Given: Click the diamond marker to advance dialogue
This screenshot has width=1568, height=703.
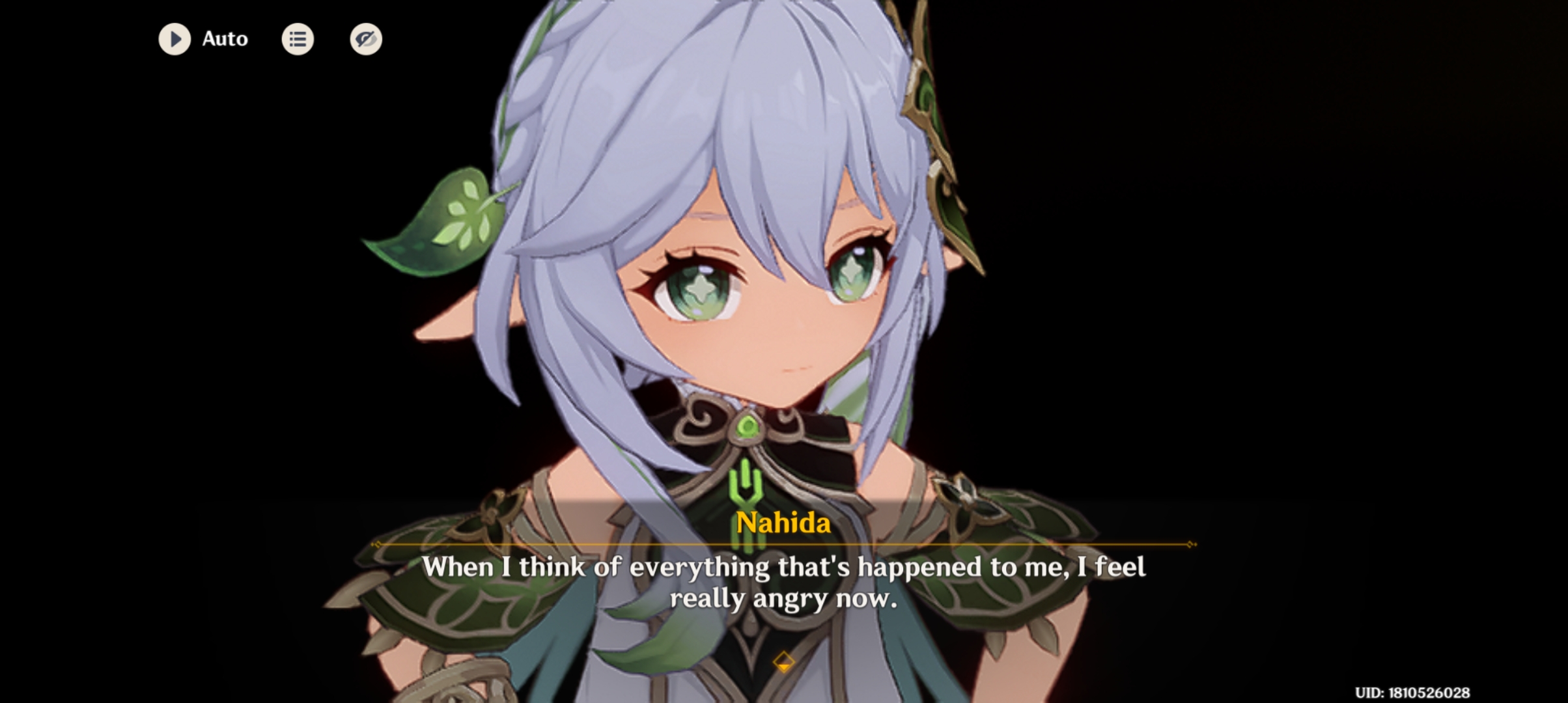Looking at the screenshot, I should click(784, 662).
